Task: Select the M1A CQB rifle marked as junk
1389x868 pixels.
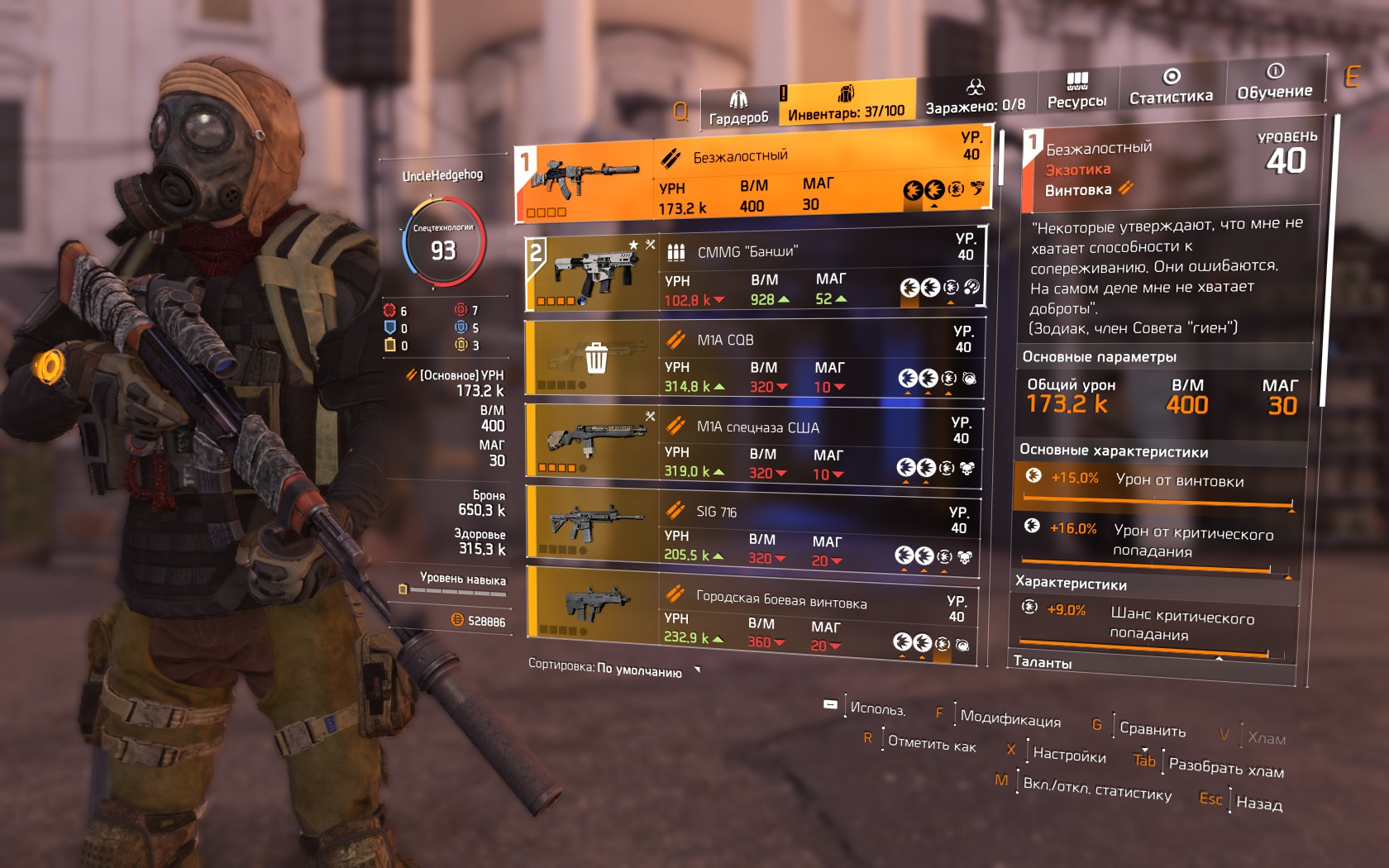Action: point(754,361)
